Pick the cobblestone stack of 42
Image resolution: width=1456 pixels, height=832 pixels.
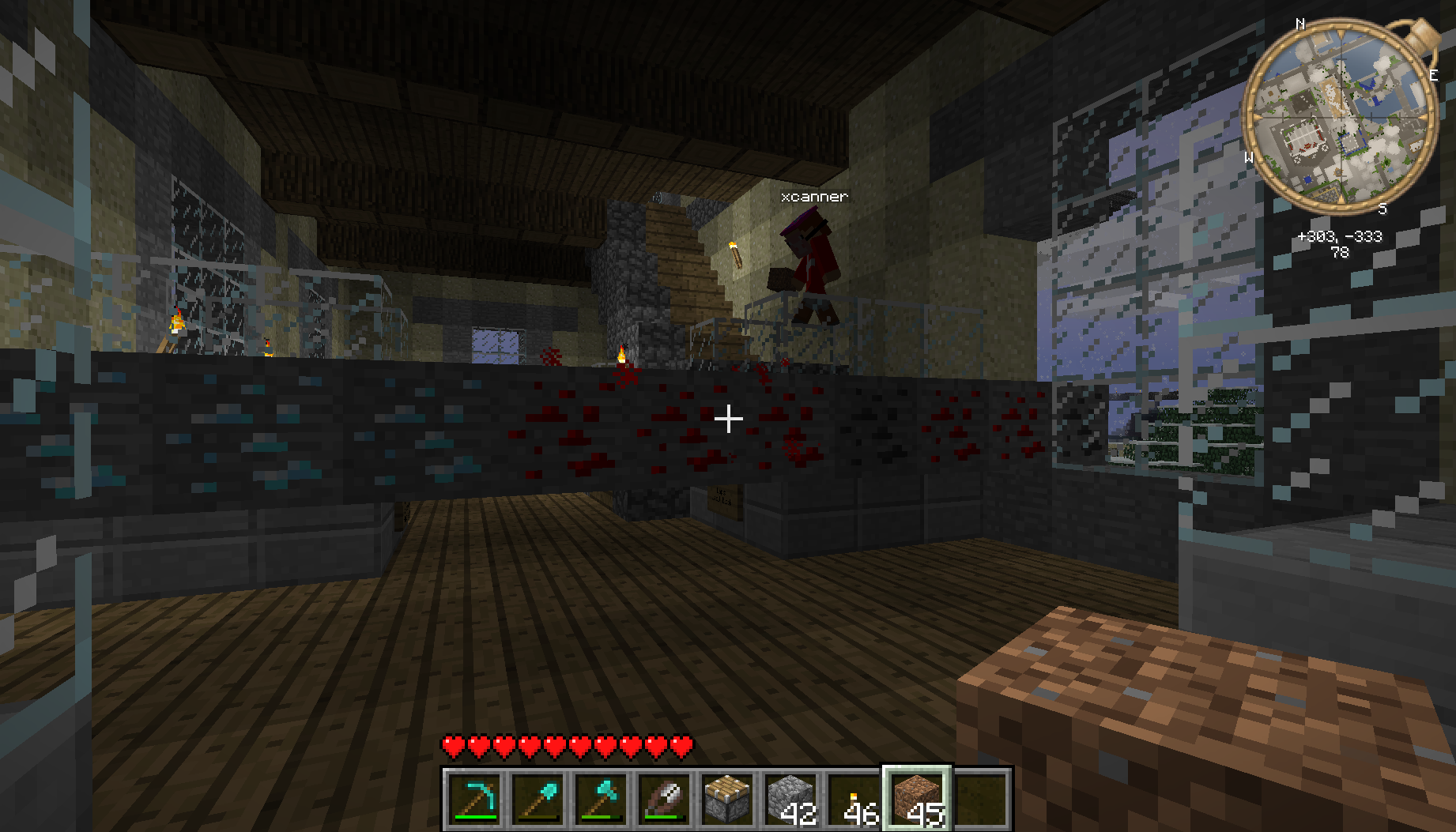790,799
